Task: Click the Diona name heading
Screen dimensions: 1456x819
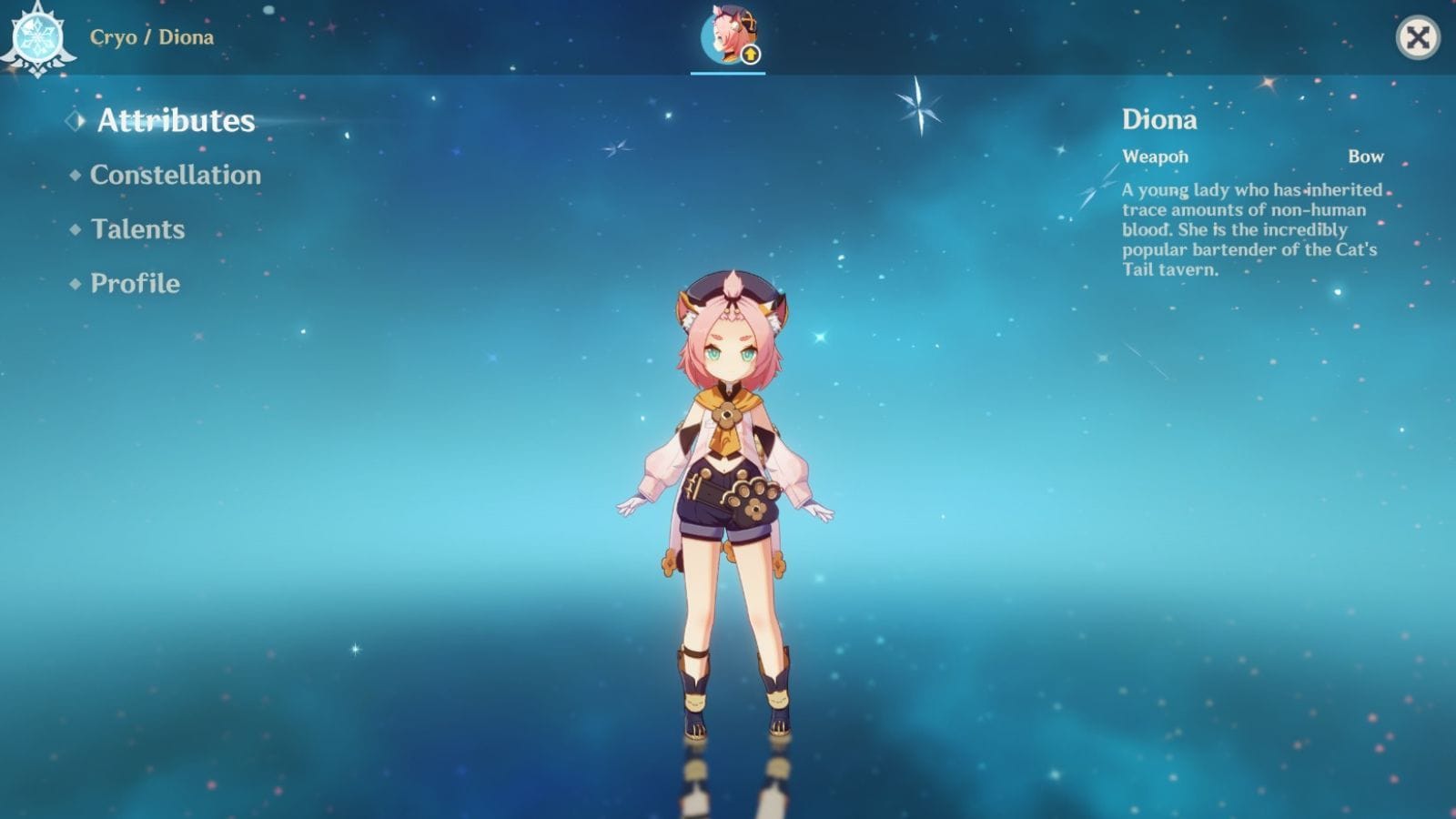Action: tap(1158, 120)
